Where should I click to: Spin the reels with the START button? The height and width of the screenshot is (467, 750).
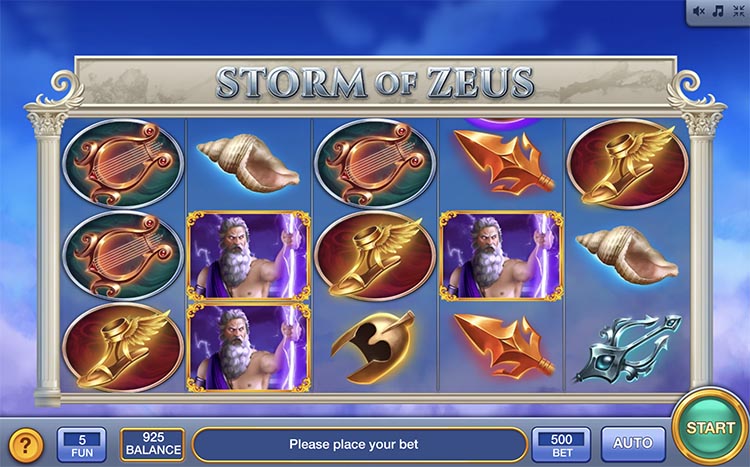710,428
